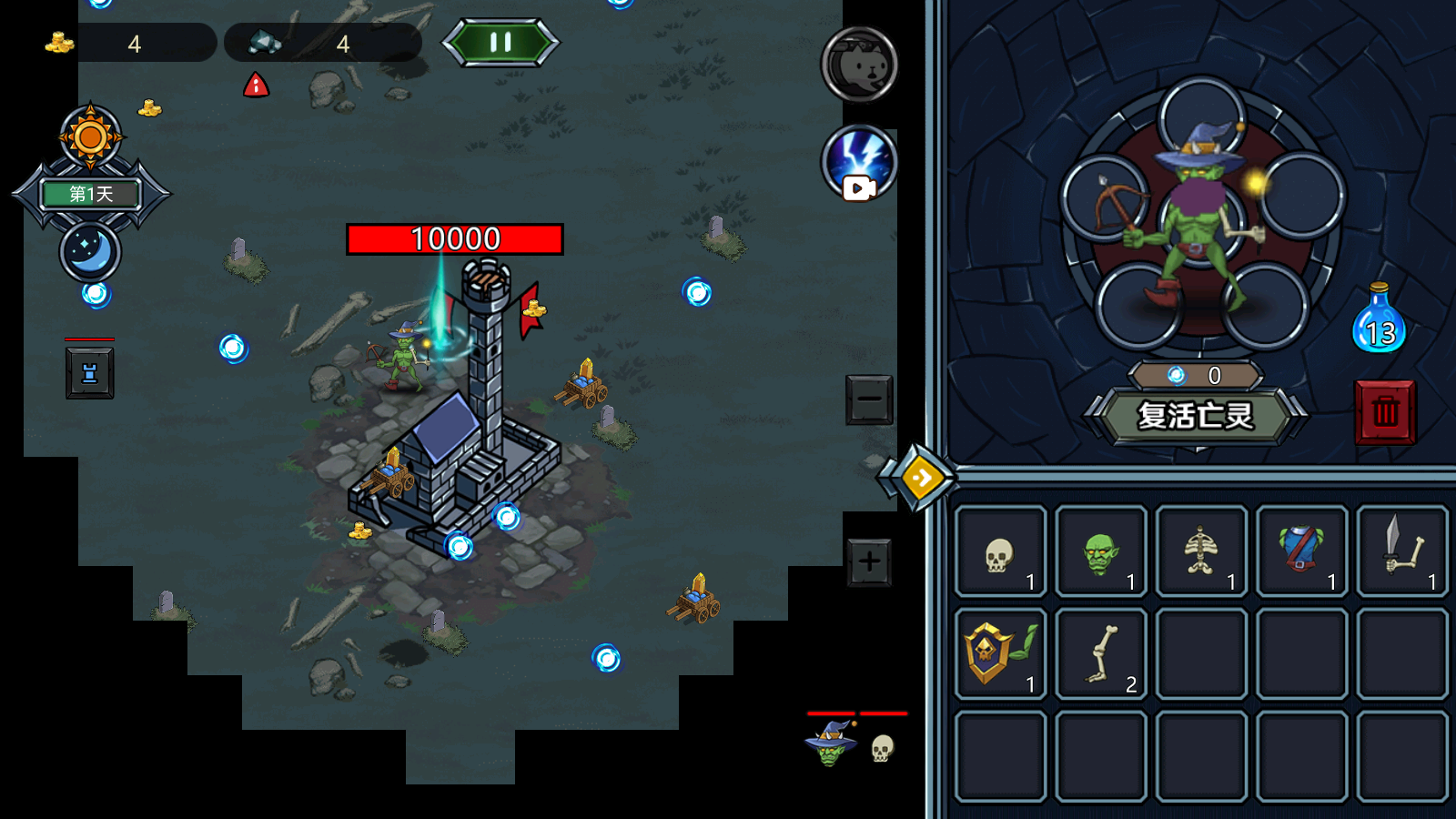Pause the game with the green button
The height and width of the screenshot is (819, 1456).
(x=500, y=42)
